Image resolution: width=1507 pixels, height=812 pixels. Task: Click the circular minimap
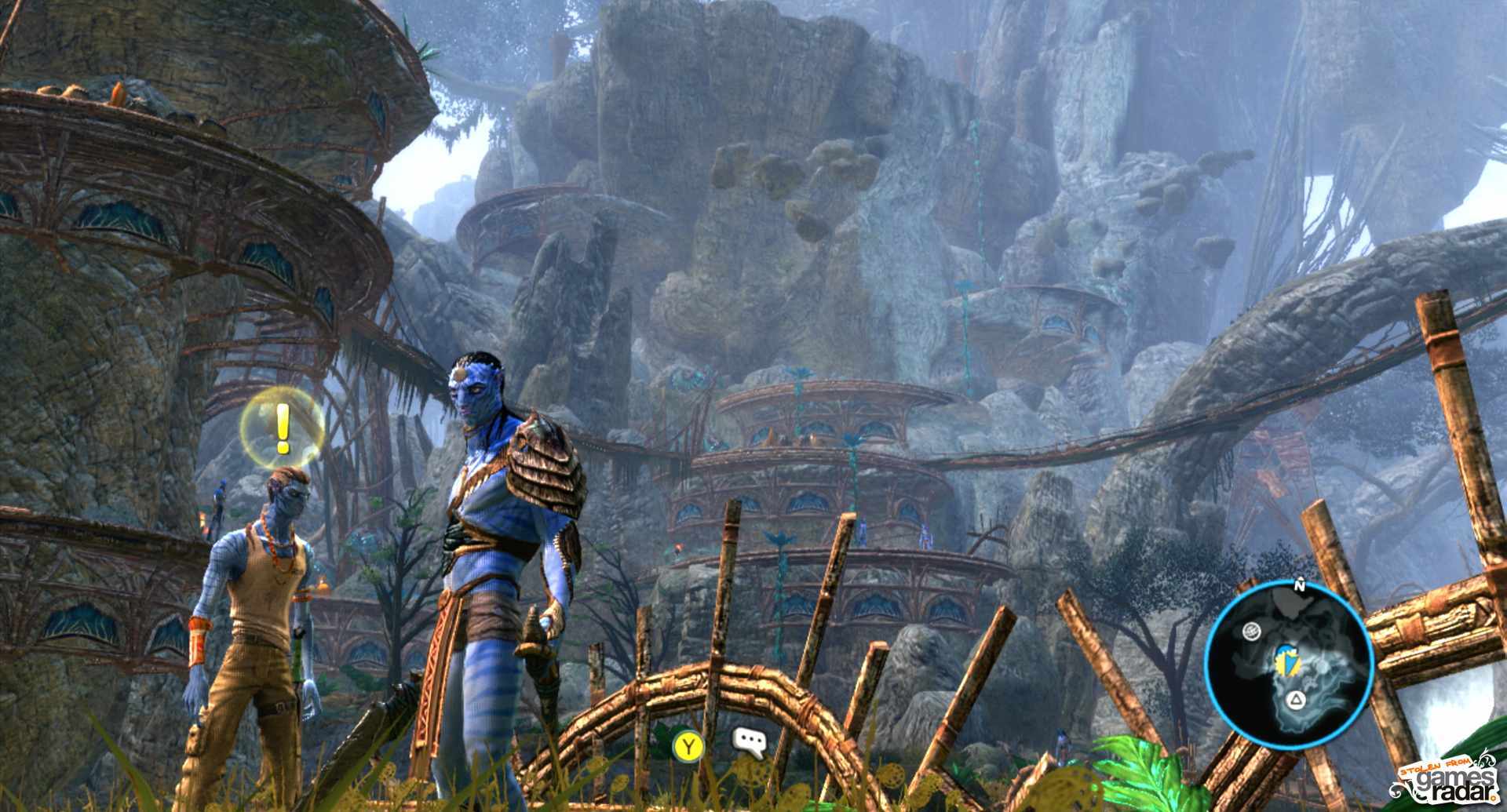(1288, 667)
